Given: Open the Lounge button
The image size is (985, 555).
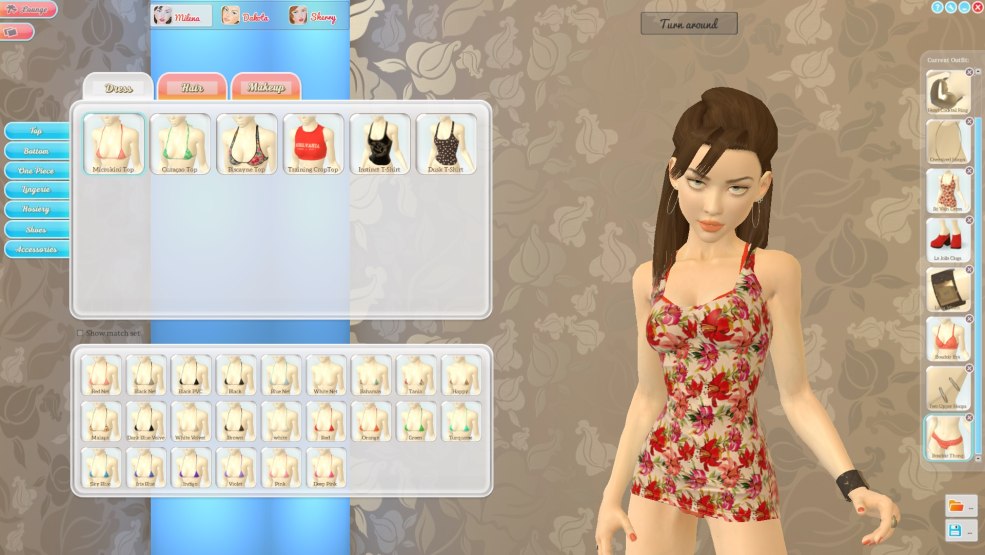Looking at the screenshot, I should click(x=29, y=10).
